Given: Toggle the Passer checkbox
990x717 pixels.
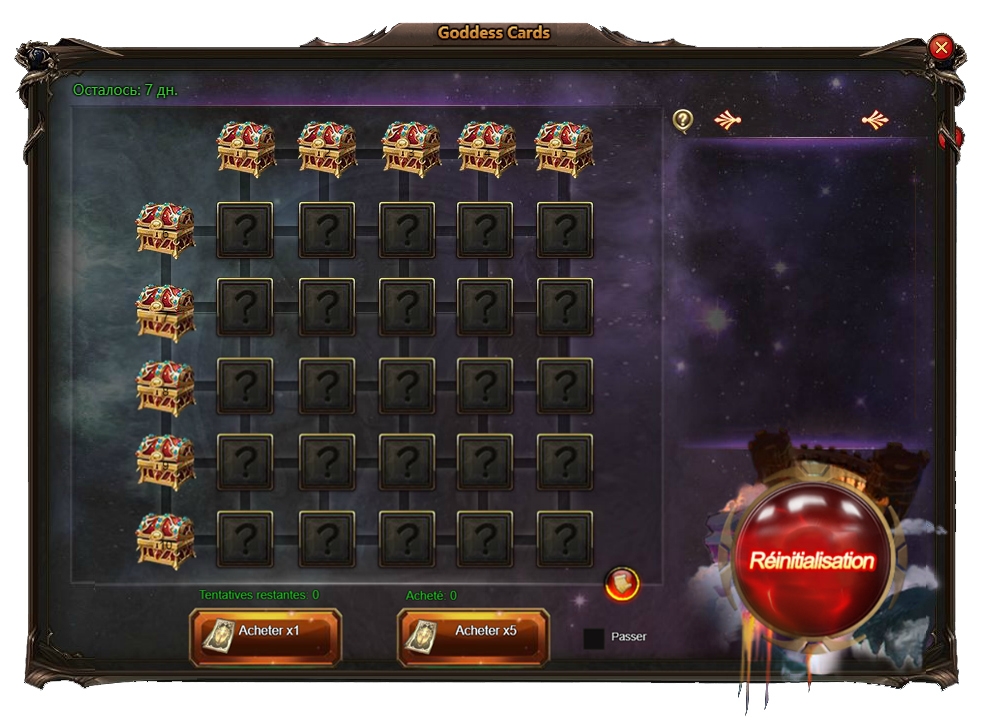Looking at the screenshot, I should coord(594,638).
